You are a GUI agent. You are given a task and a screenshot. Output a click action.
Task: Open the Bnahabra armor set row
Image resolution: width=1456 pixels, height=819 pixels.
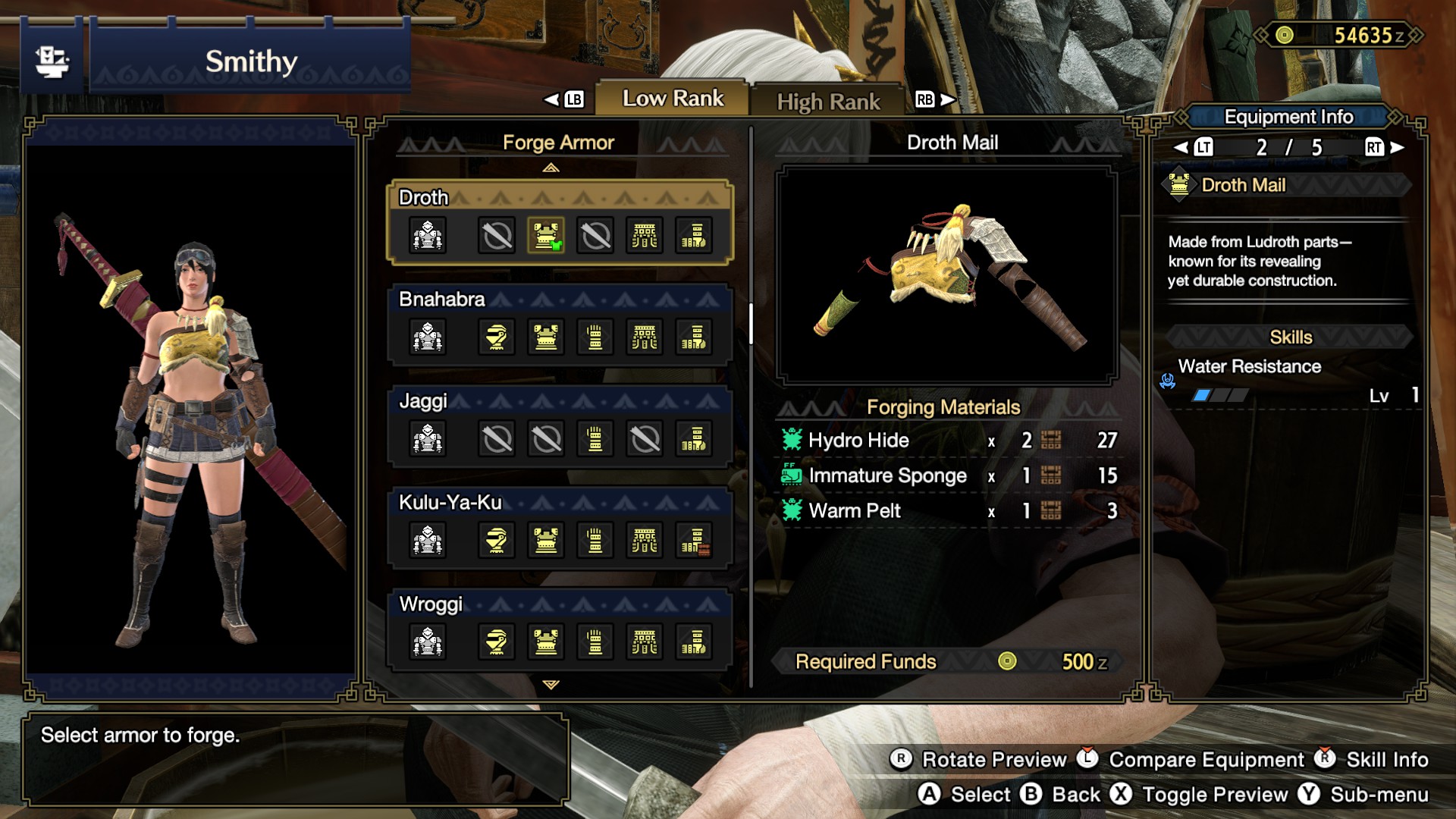pyautogui.click(x=442, y=299)
